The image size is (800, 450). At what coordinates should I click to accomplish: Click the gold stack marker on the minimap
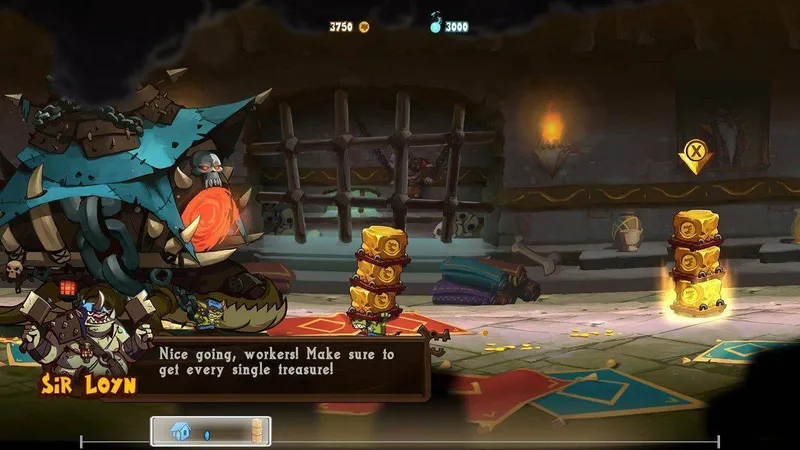coord(258,431)
